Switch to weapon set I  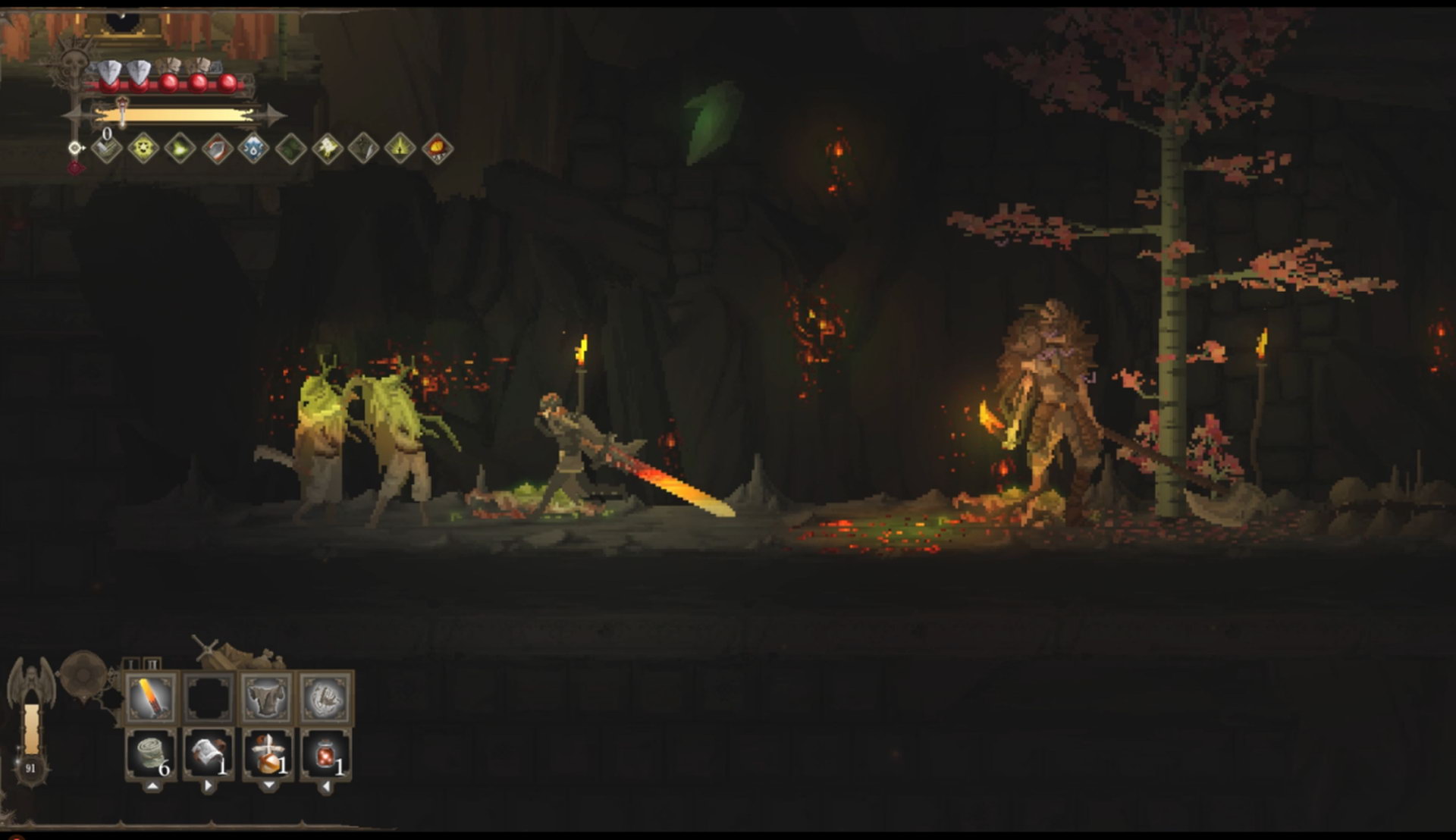(131, 664)
